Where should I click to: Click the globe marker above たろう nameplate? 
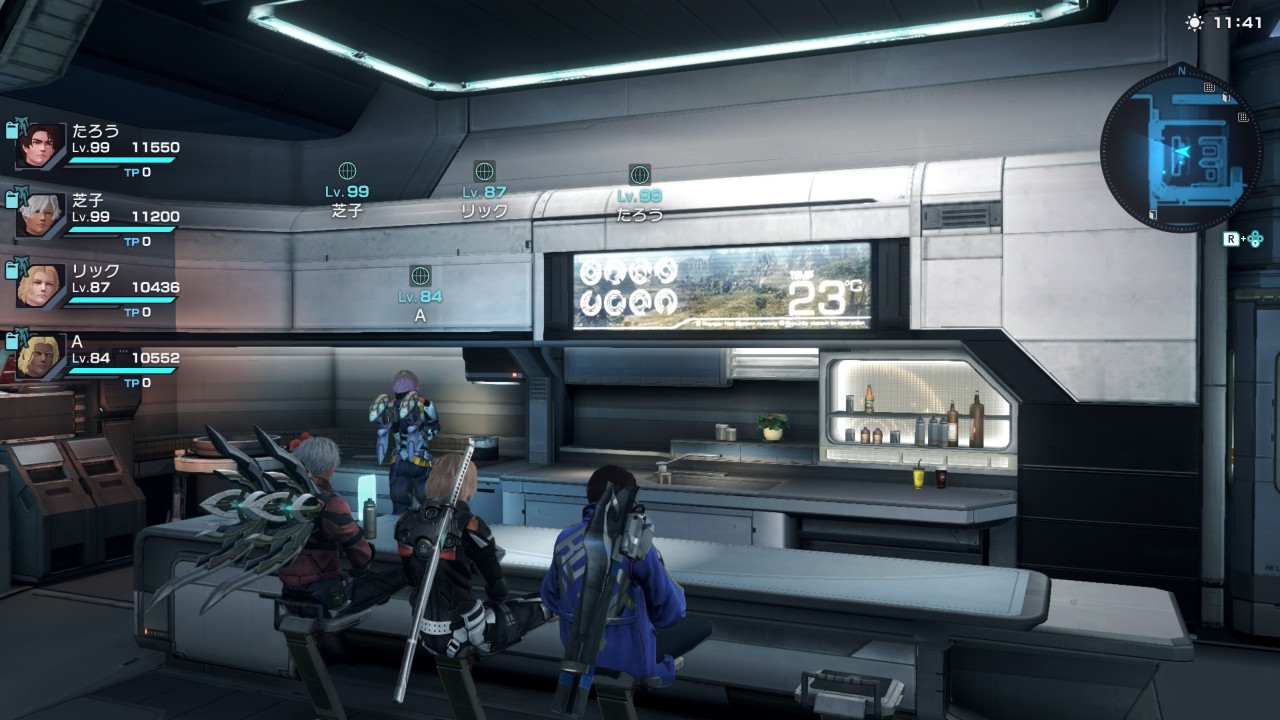pos(639,175)
